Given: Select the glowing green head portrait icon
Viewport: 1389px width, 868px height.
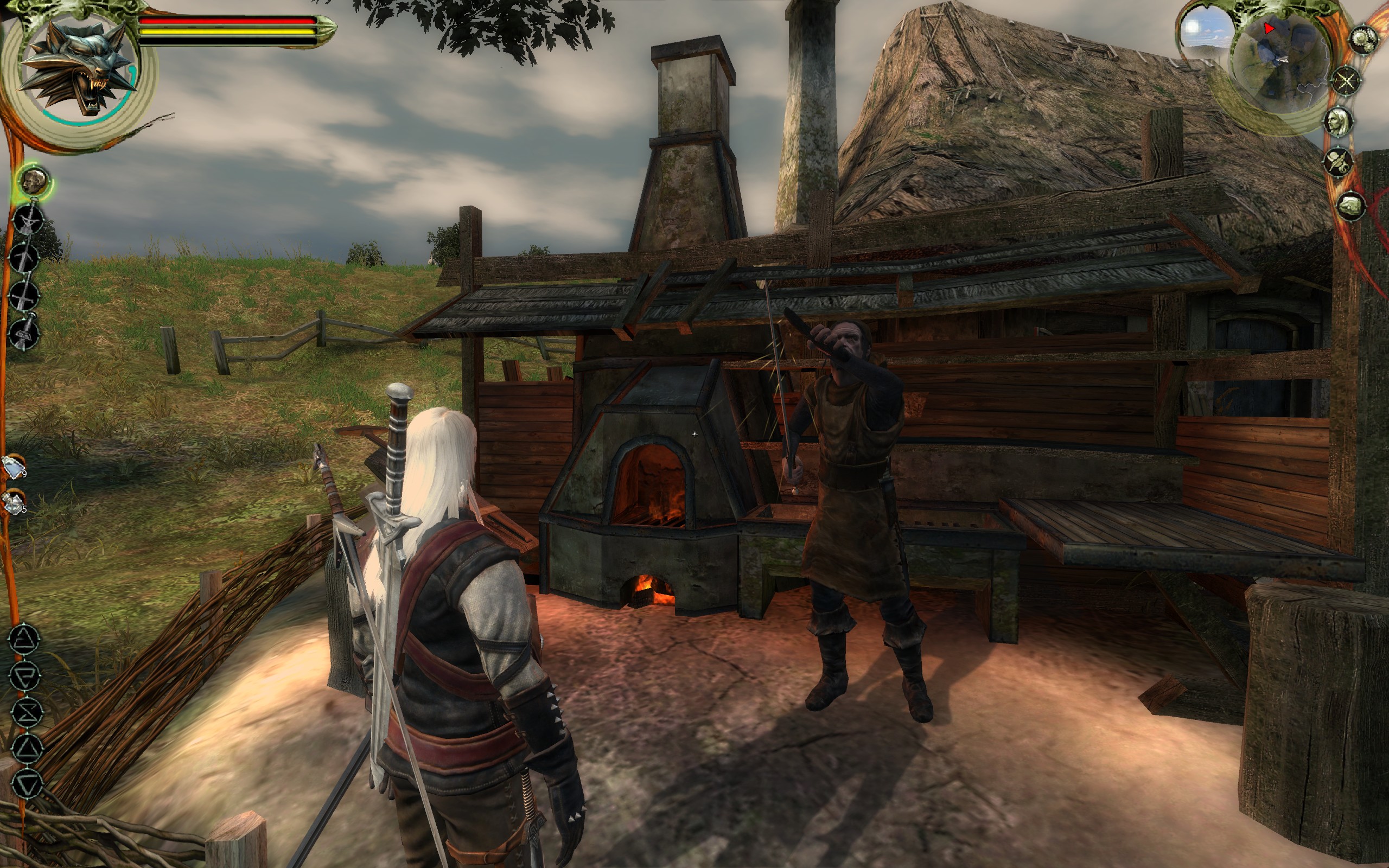Looking at the screenshot, I should 35,181.
